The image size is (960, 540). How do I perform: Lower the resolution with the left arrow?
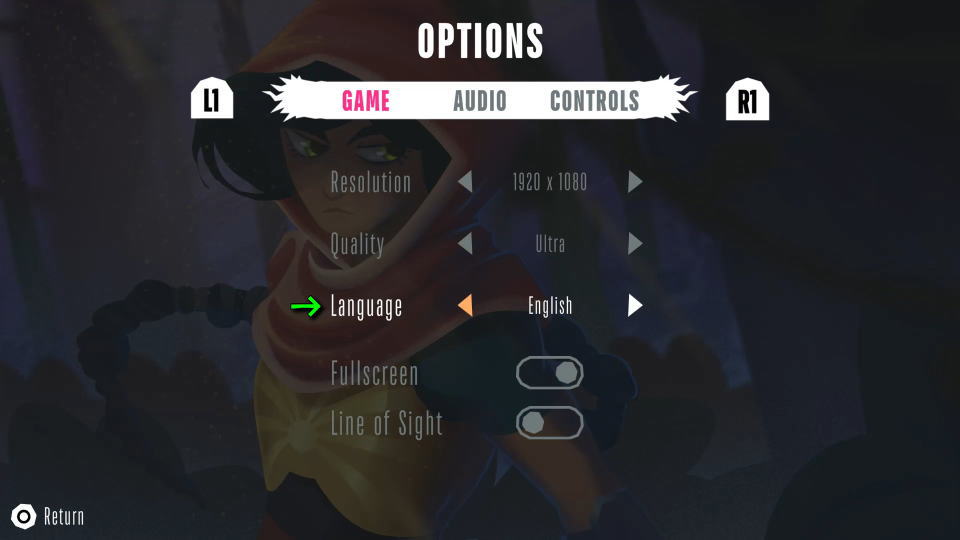click(x=465, y=183)
